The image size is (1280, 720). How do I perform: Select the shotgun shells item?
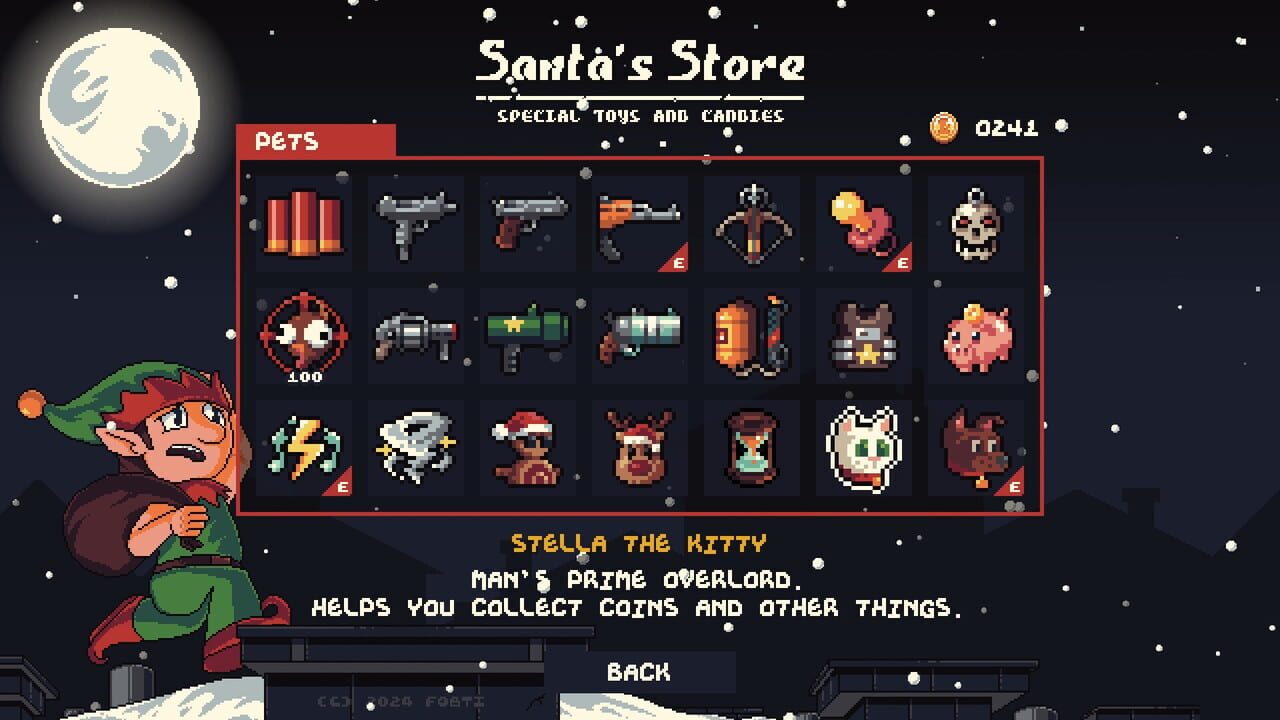point(303,224)
